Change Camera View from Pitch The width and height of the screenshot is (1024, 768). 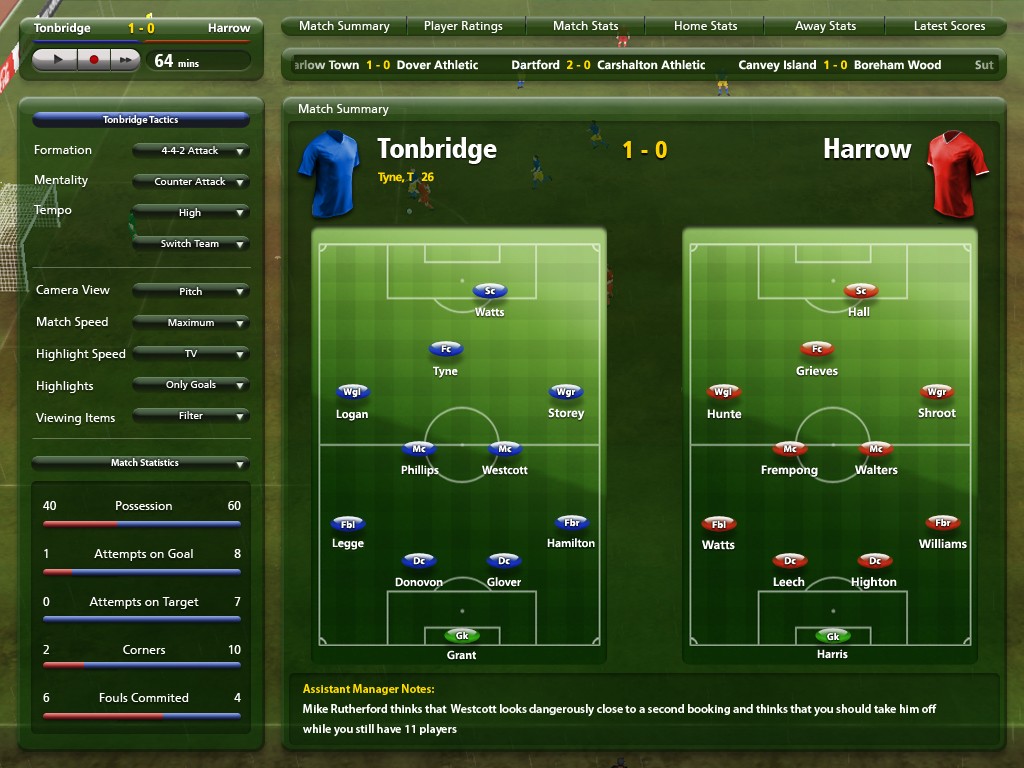tap(190, 291)
